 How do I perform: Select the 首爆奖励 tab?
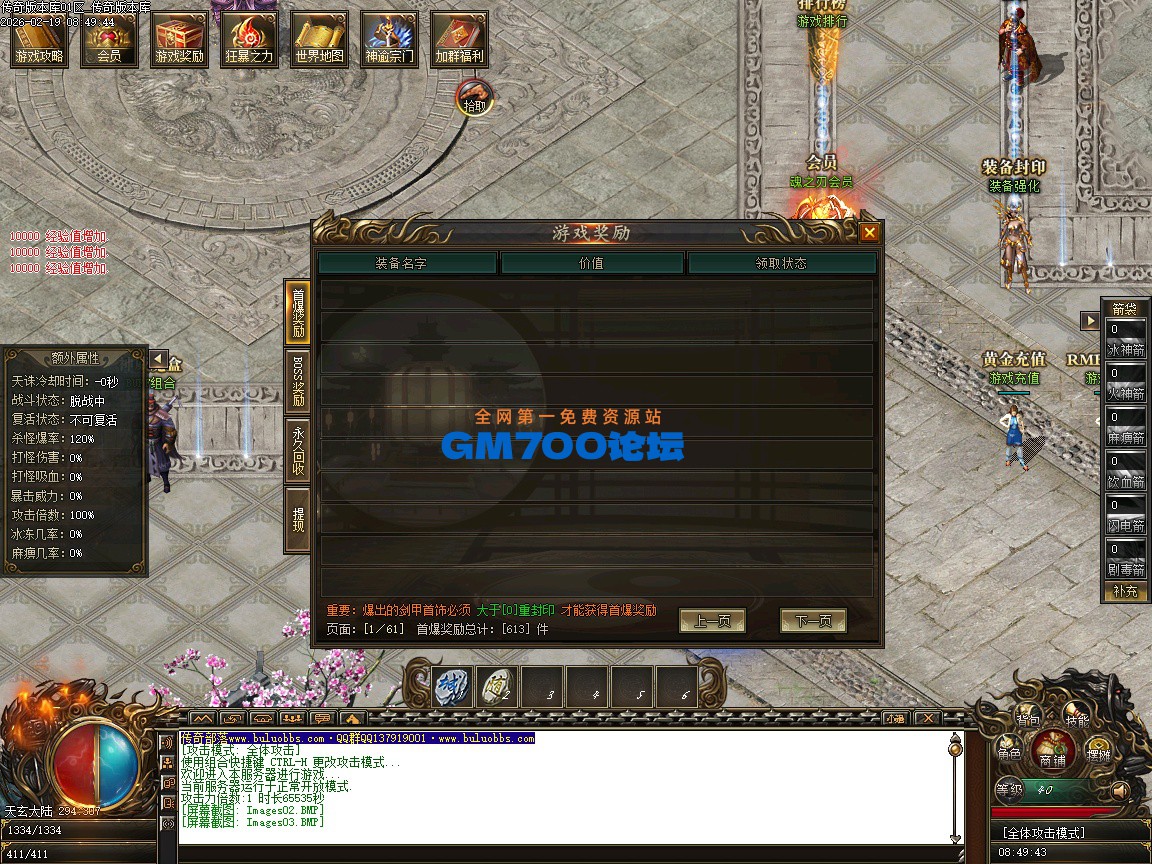[x=297, y=312]
